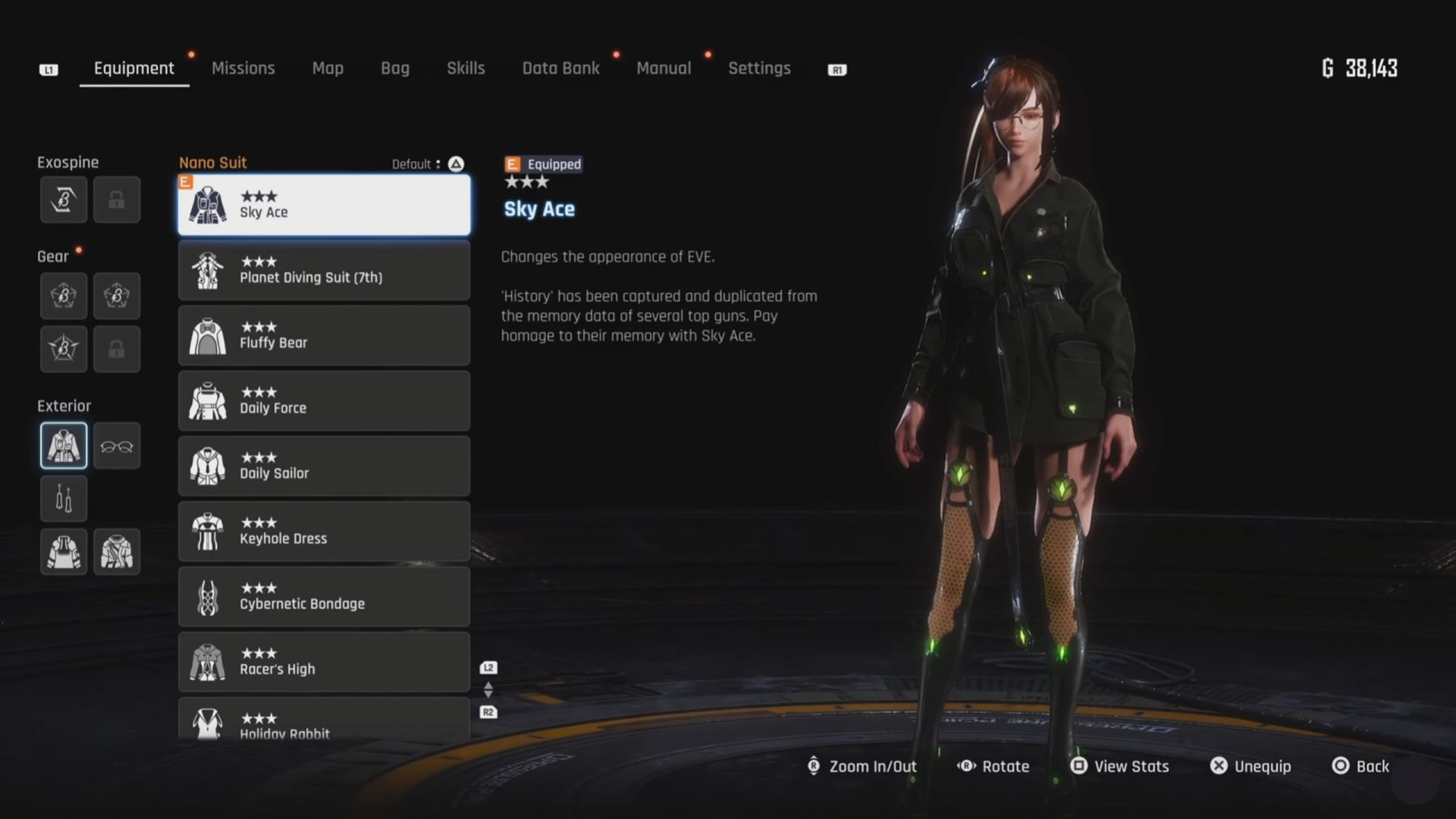Pick the Cybernetic Bondage suit
The width and height of the screenshot is (1456, 819).
tap(324, 596)
